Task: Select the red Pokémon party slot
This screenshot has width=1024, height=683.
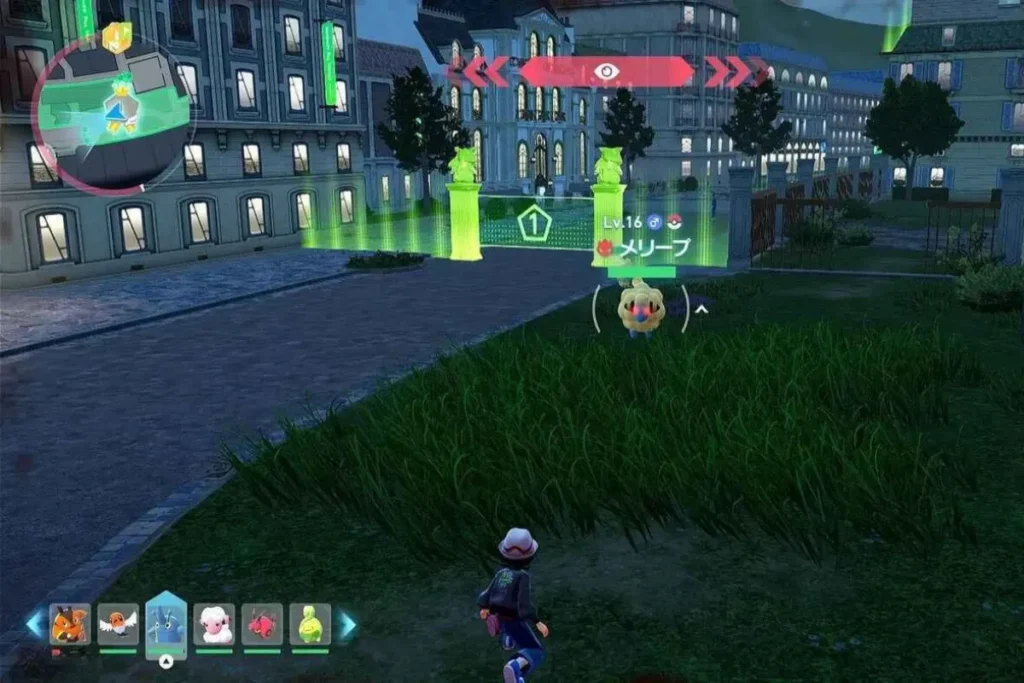Action: click(x=262, y=624)
